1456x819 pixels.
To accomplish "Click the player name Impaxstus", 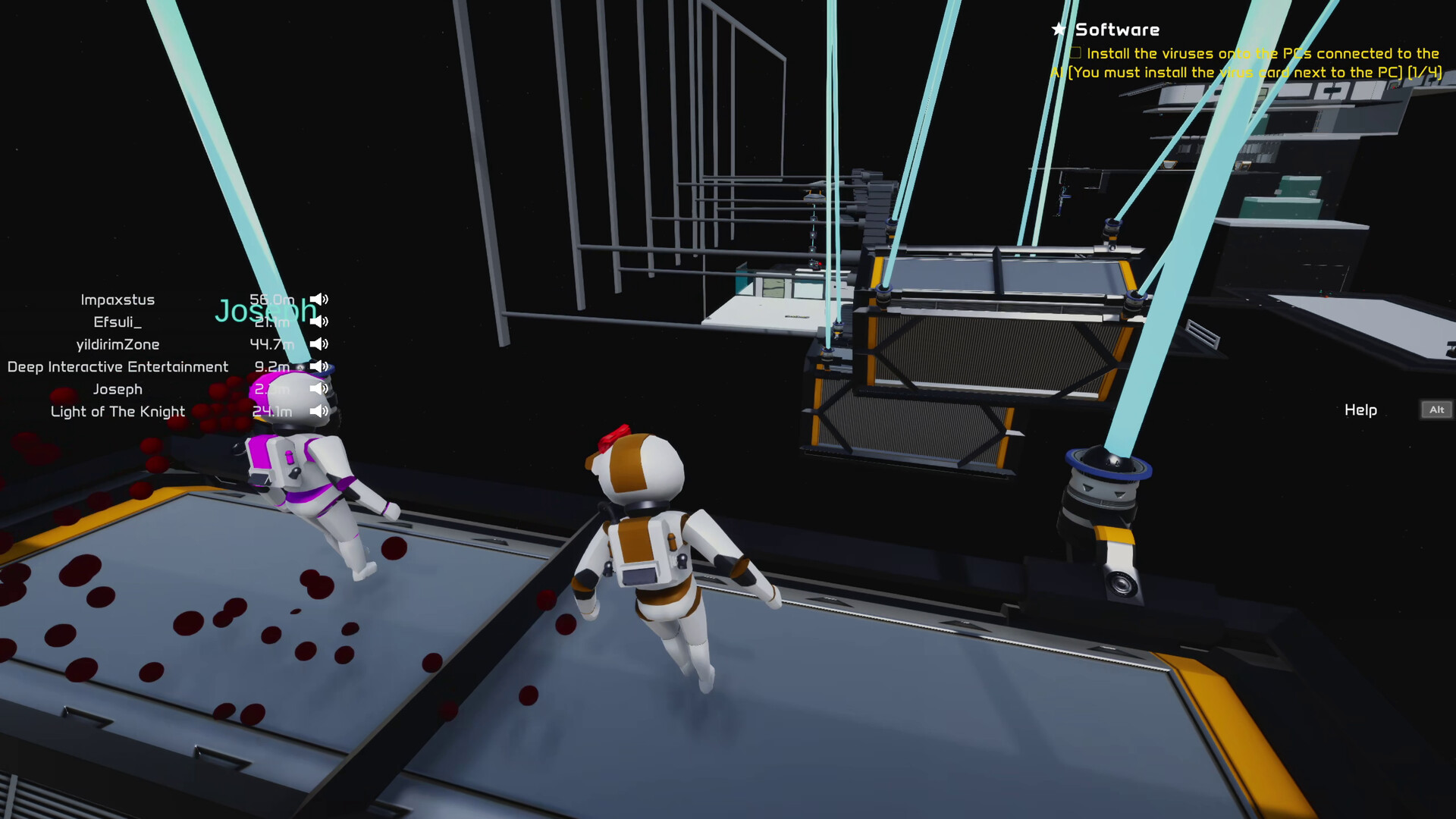I will tap(118, 299).
